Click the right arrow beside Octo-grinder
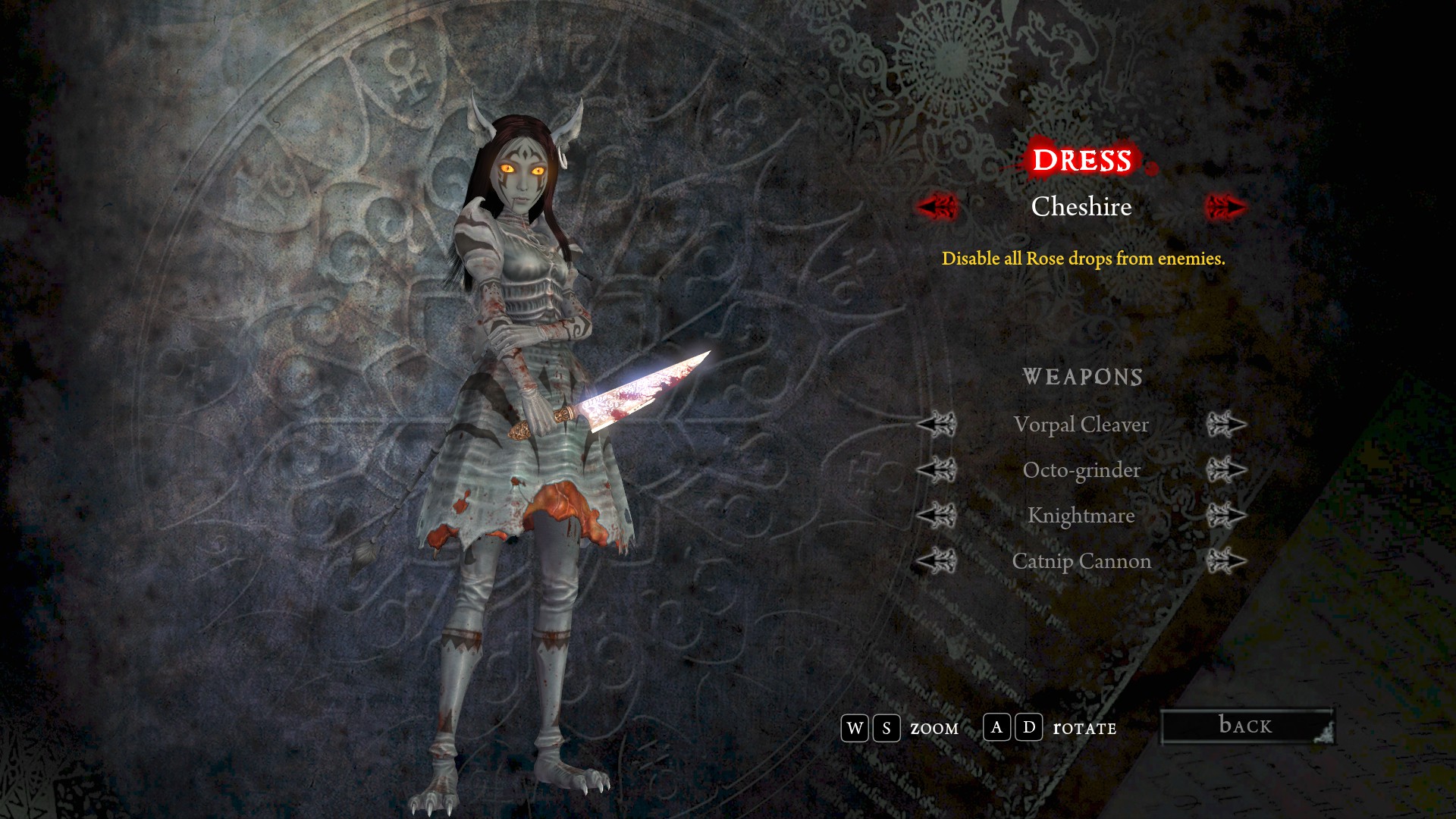 click(x=1225, y=470)
